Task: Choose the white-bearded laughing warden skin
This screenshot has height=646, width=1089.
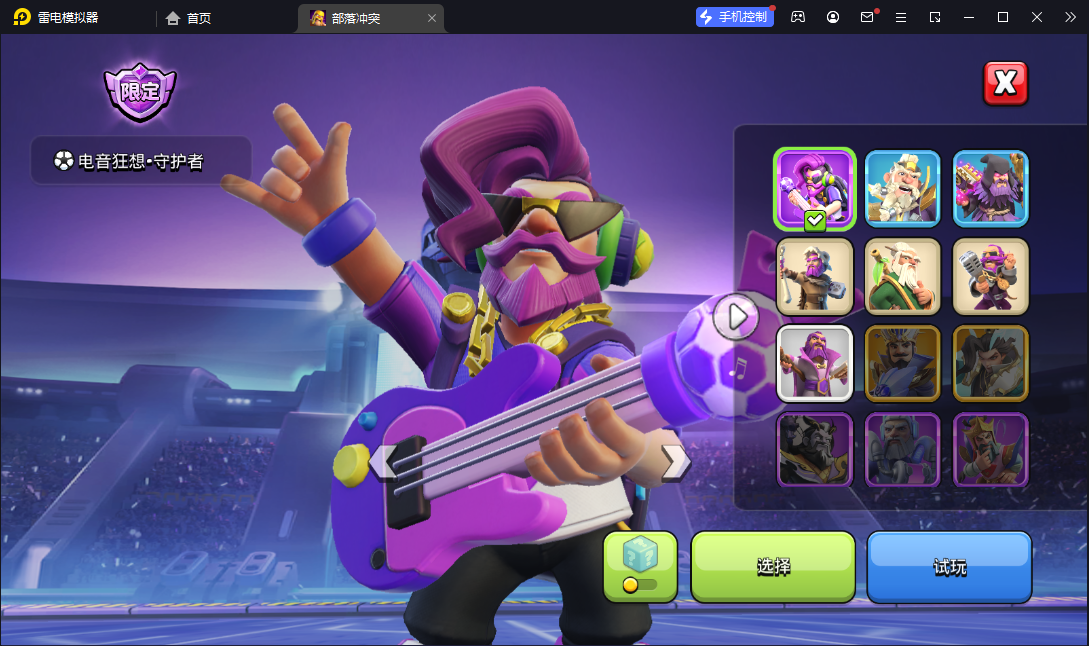Action: [x=902, y=188]
